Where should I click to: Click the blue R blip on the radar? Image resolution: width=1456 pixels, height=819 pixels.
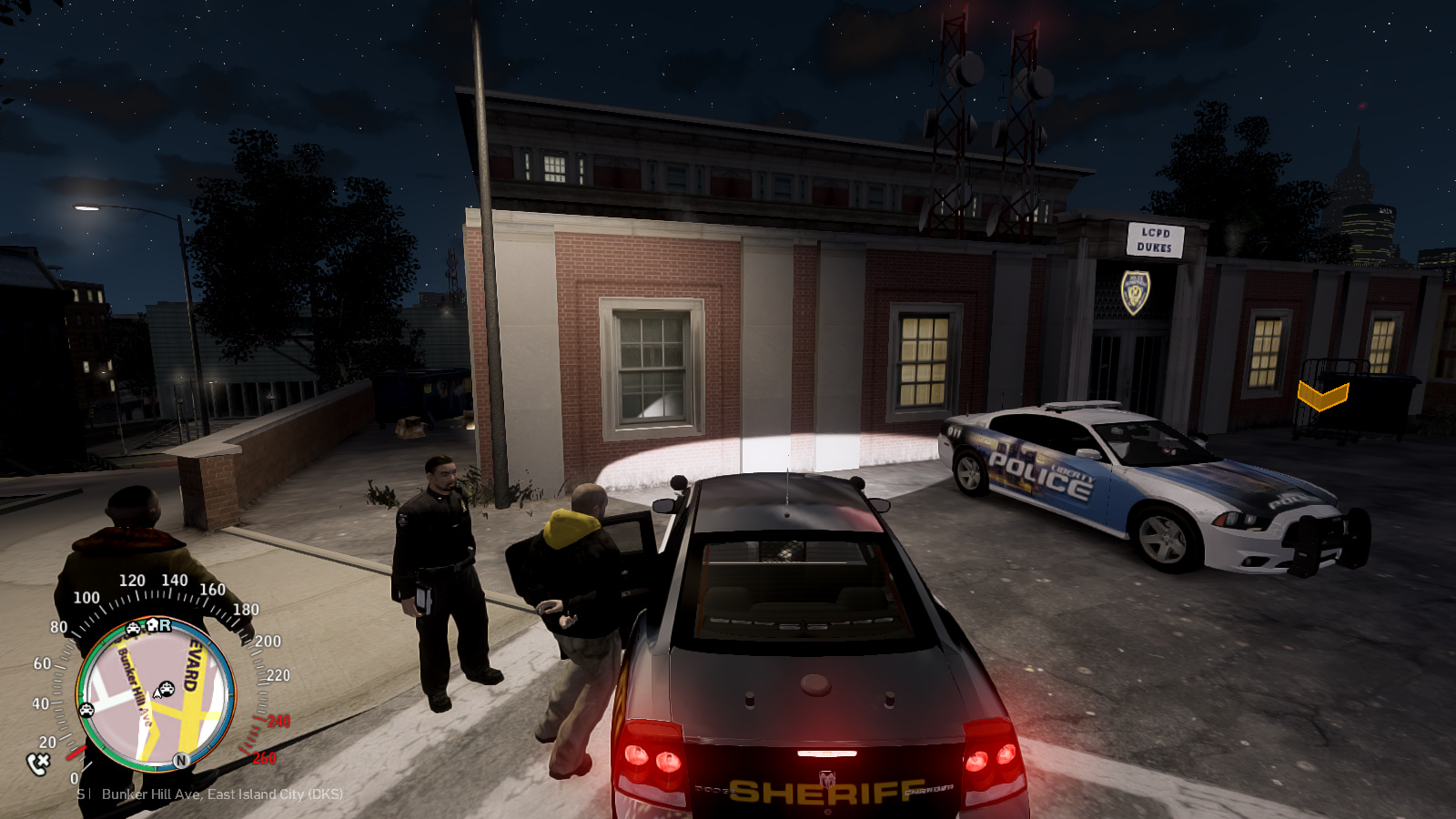coord(165,625)
